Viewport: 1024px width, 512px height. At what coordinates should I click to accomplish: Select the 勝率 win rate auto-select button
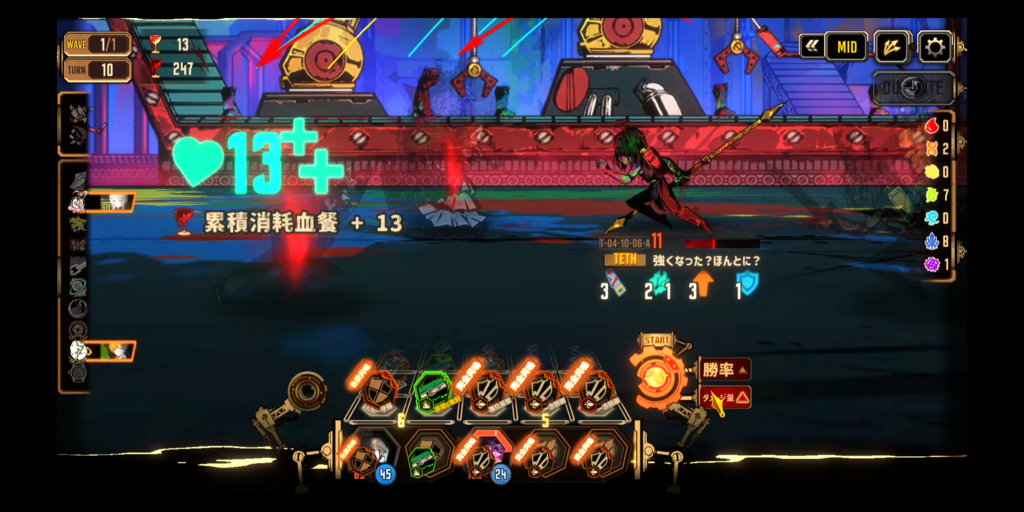click(x=724, y=370)
